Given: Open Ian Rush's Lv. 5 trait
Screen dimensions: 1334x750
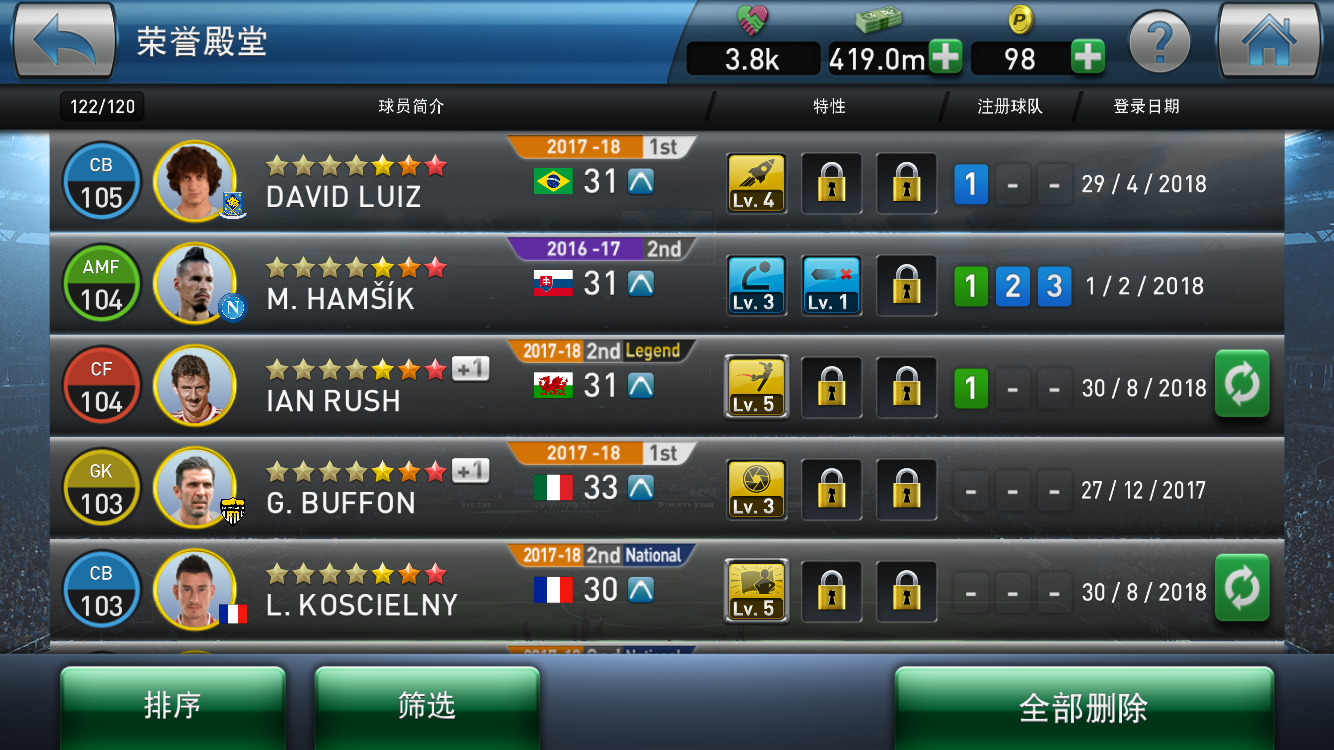Looking at the screenshot, I should coord(756,387).
